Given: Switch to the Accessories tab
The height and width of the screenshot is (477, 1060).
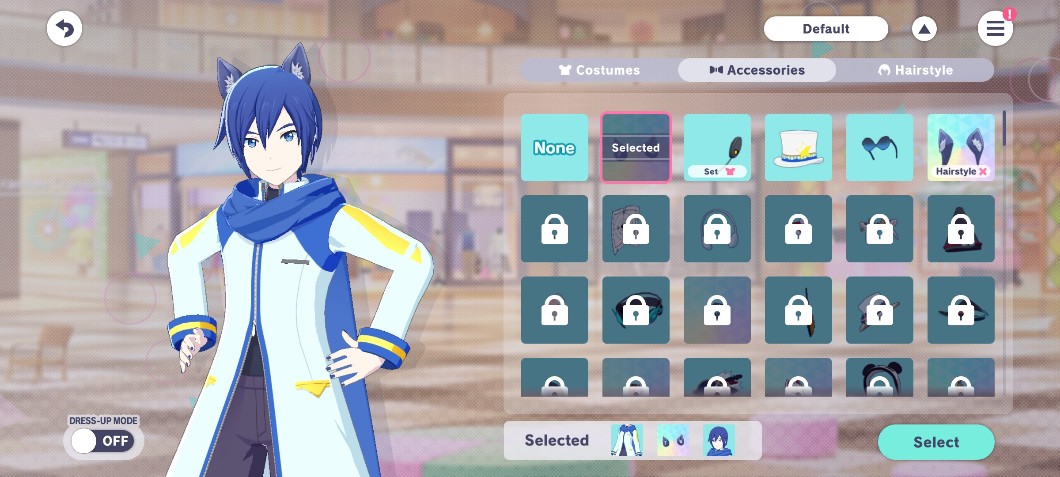Looking at the screenshot, I should (756, 70).
